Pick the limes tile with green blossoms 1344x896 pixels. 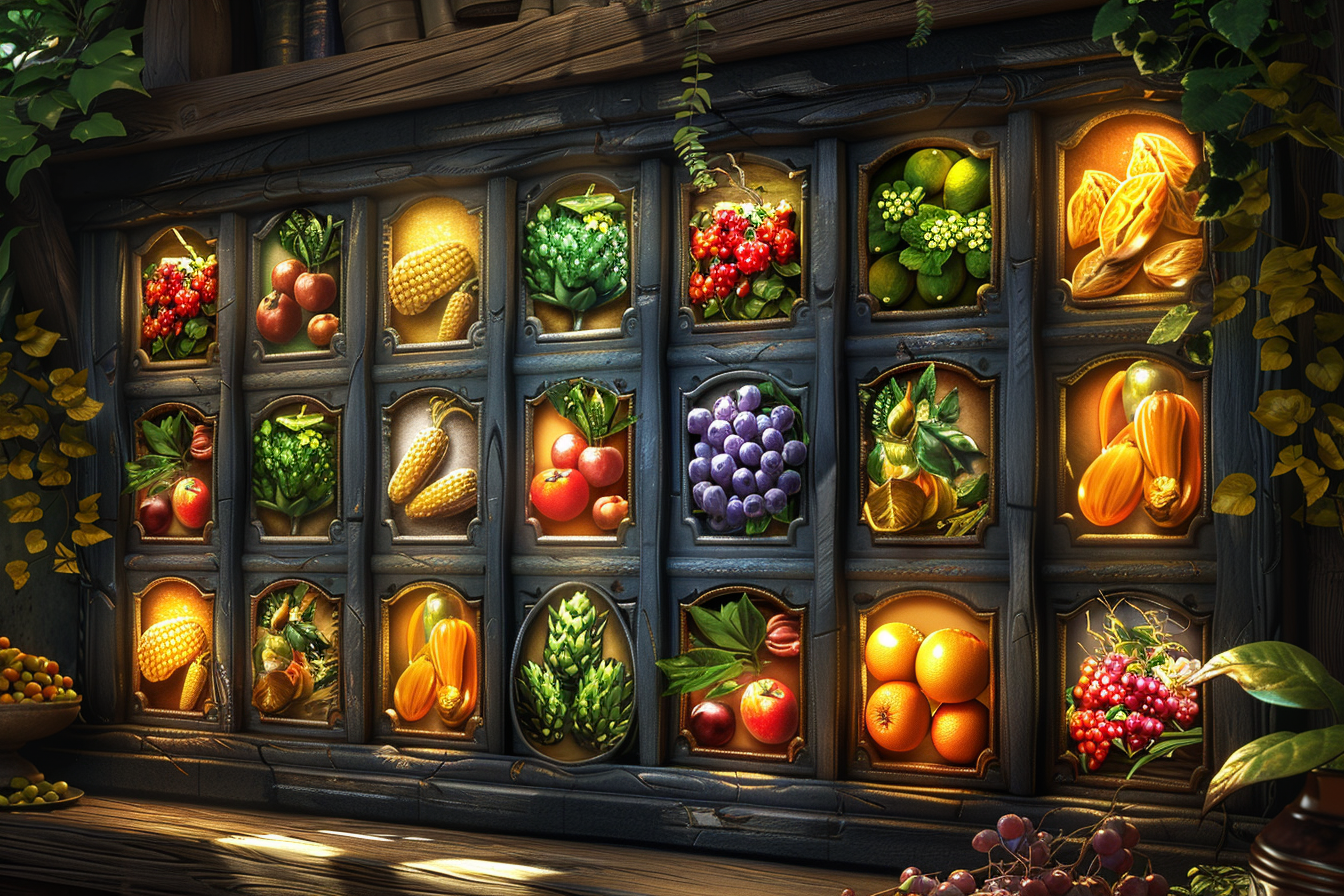coord(929,227)
